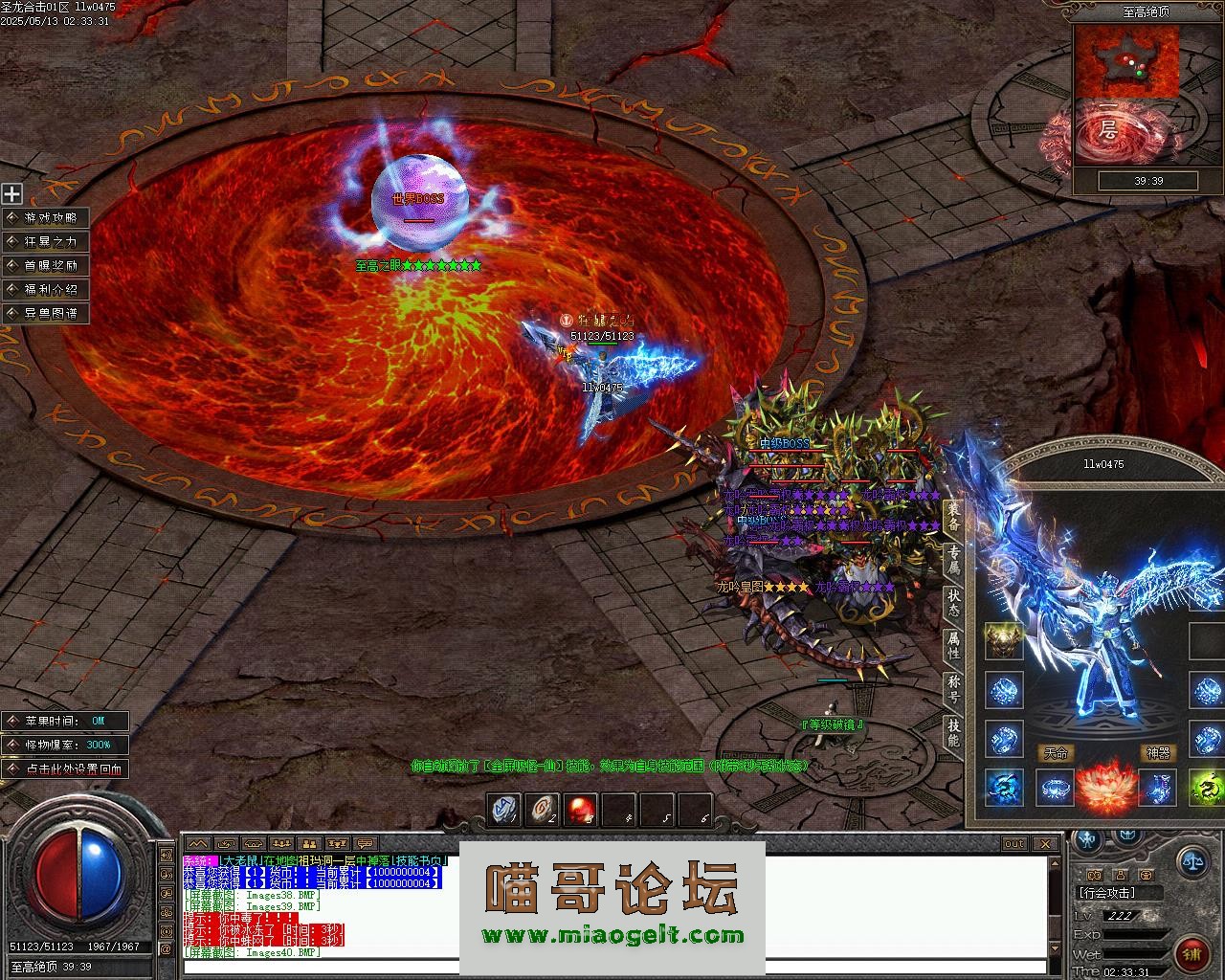Switch to the 技能 skills tab
Screen dimensions: 1225x980
pyautogui.click(x=953, y=732)
